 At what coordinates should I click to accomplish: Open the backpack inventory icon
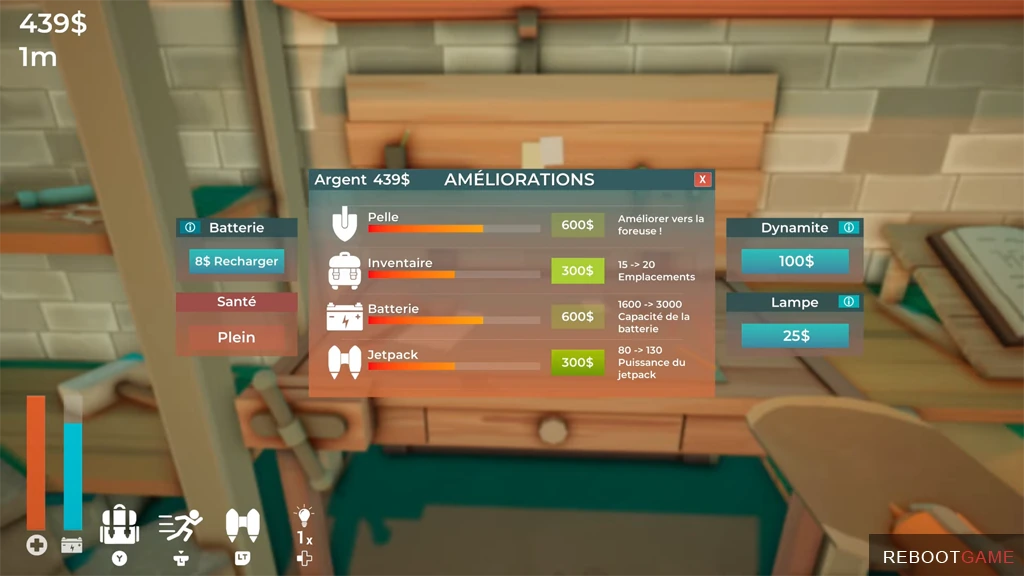coord(120,524)
